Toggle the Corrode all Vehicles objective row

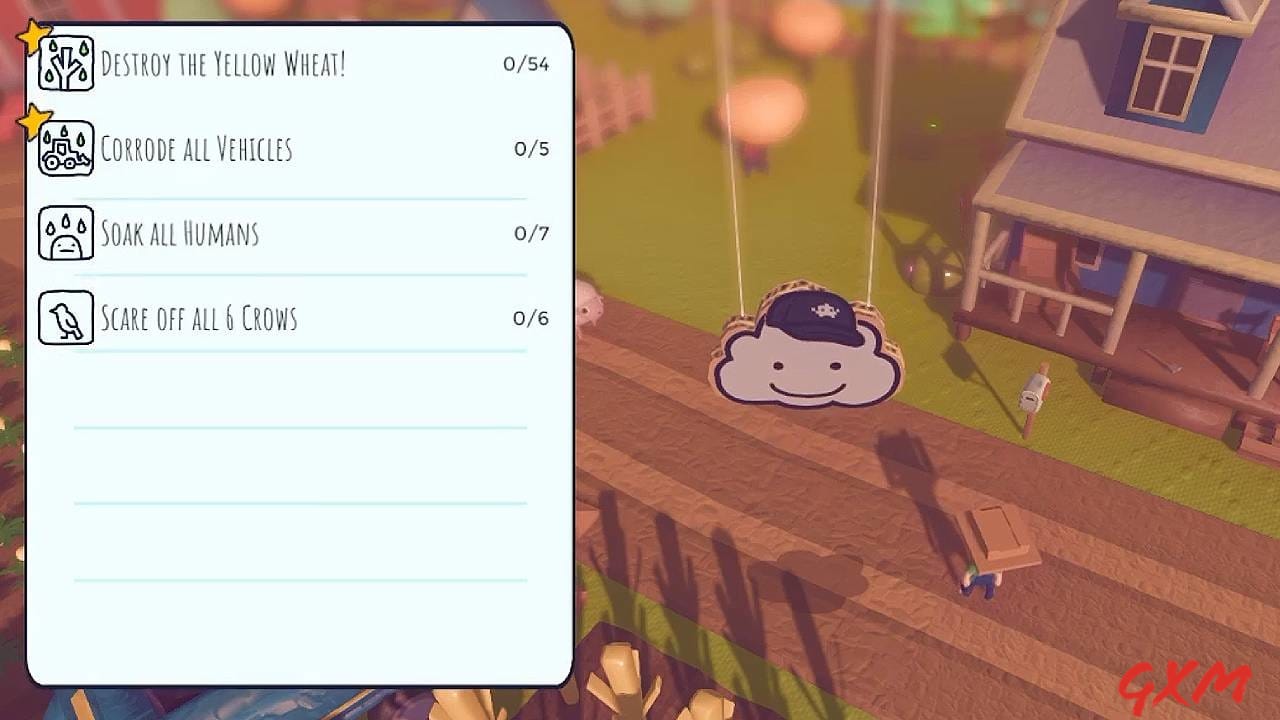(x=300, y=148)
